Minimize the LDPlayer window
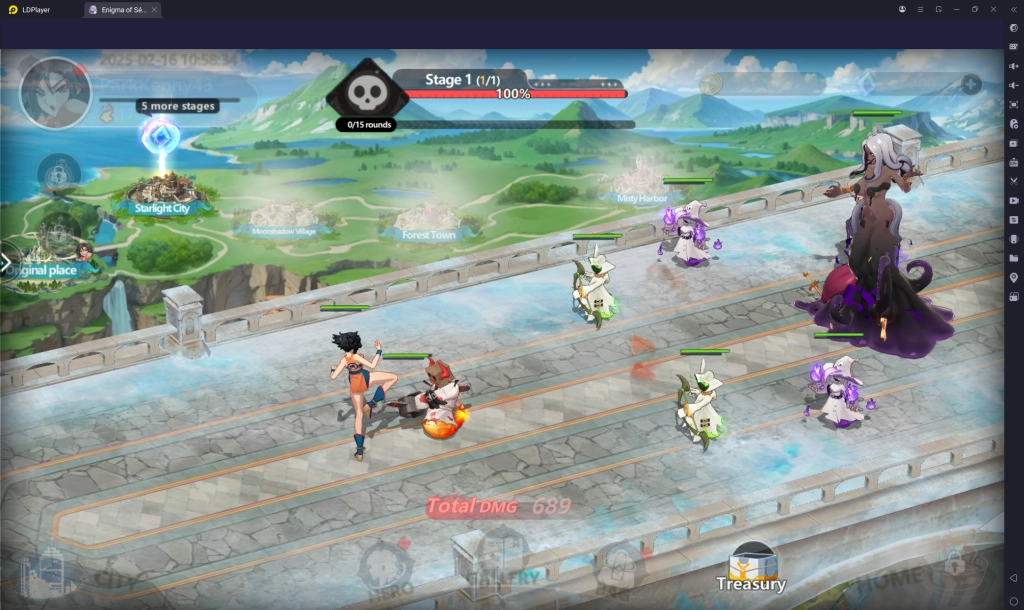 (x=957, y=9)
